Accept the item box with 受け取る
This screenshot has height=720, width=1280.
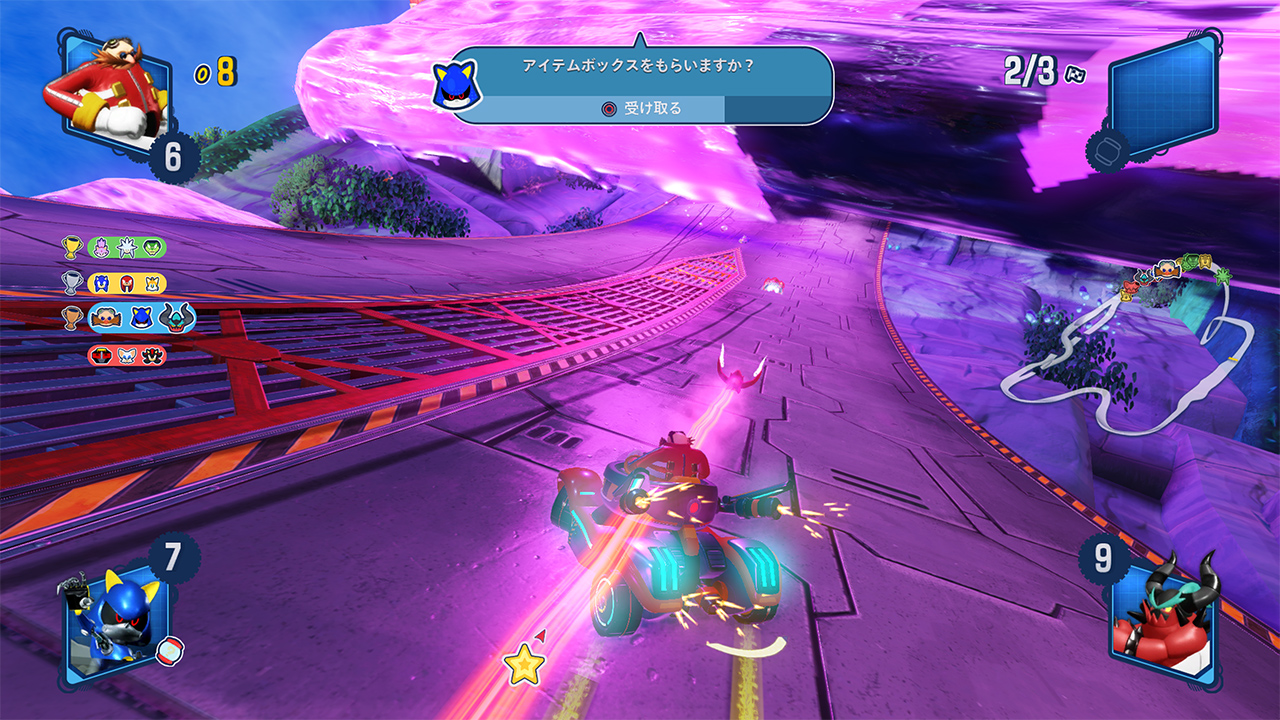(x=643, y=108)
